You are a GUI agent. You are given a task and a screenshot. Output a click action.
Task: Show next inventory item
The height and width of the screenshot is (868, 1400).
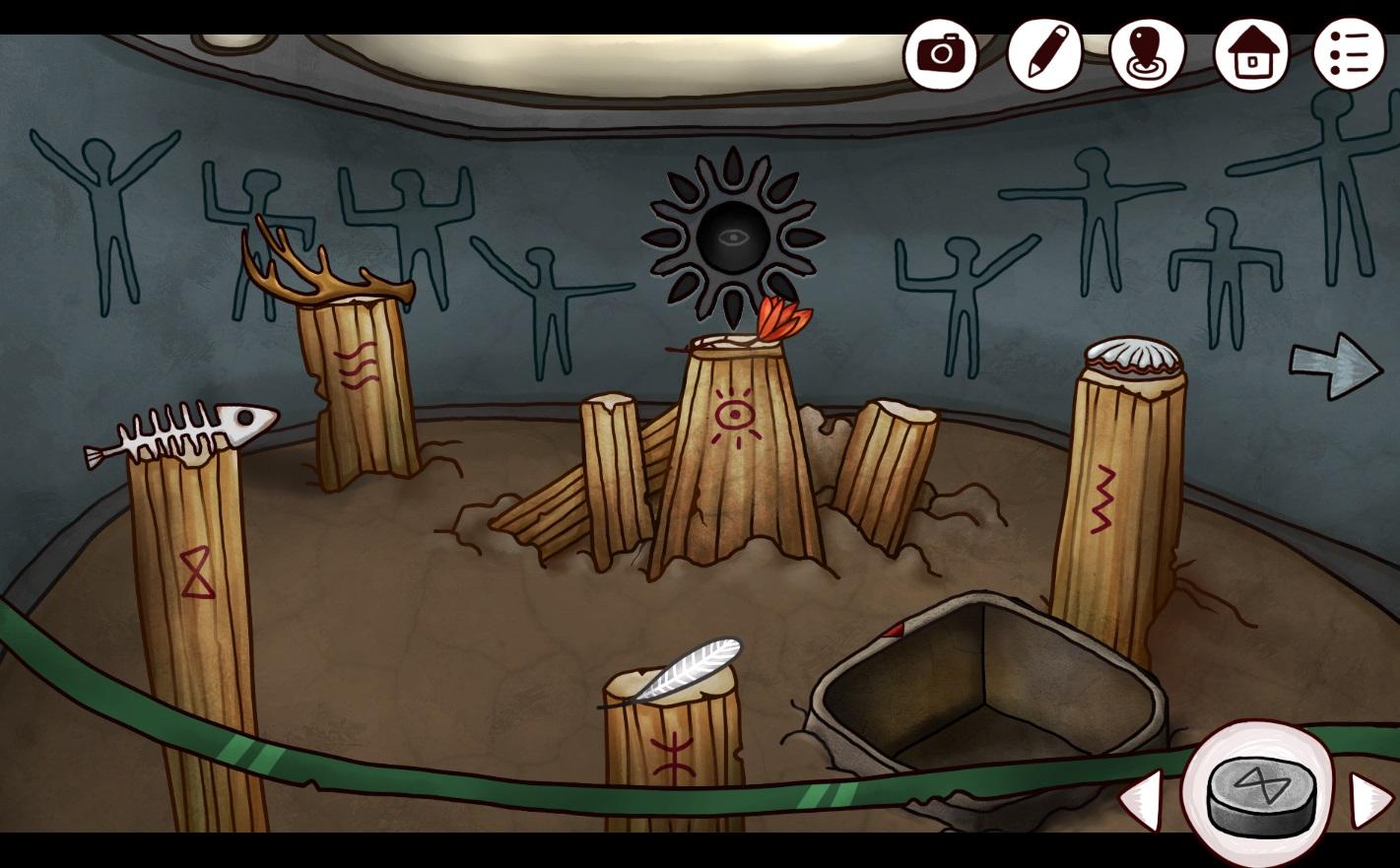click(1370, 799)
